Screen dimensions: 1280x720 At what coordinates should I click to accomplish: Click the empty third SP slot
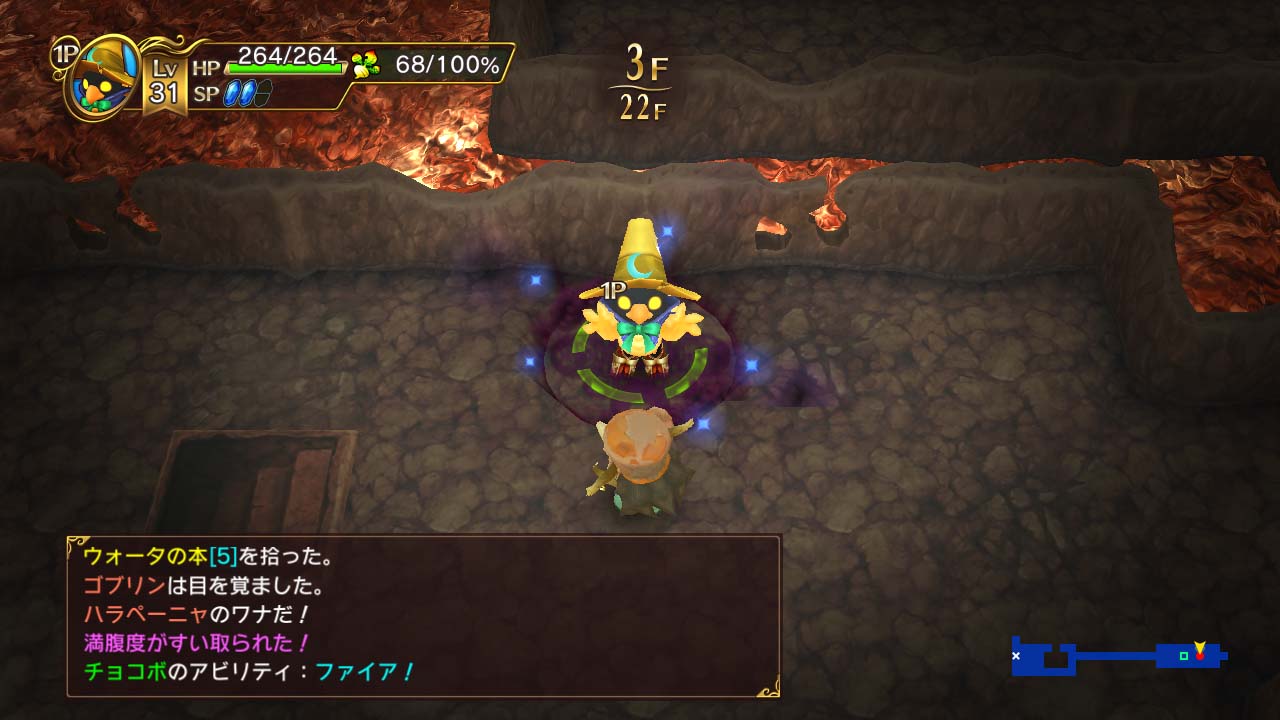click(x=264, y=92)
